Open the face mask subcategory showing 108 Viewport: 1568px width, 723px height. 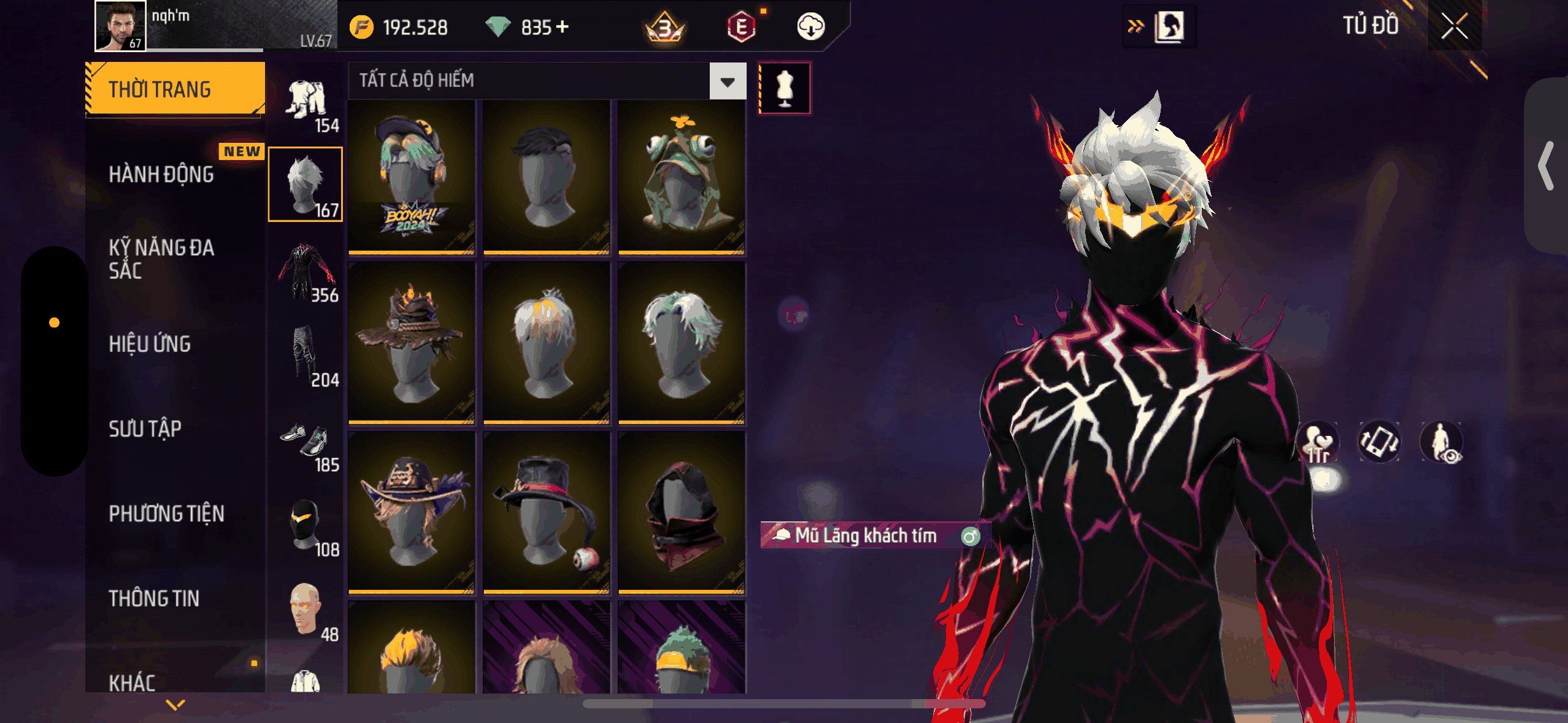pyautogui.click(x=306, y=526)
